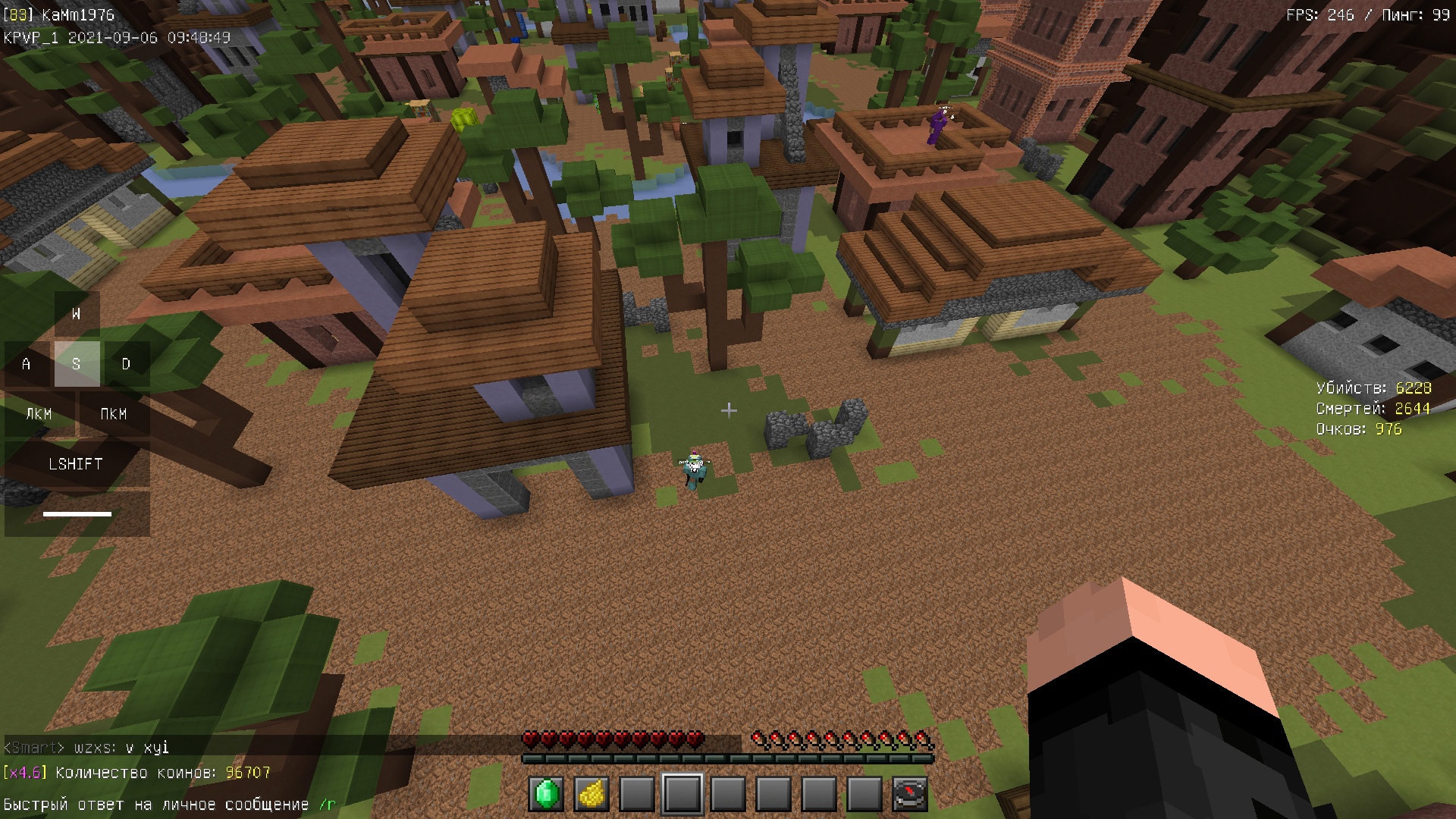
Task: Select the compass hotbar slot
Action: pyautogui.click(x=909, y=794)
